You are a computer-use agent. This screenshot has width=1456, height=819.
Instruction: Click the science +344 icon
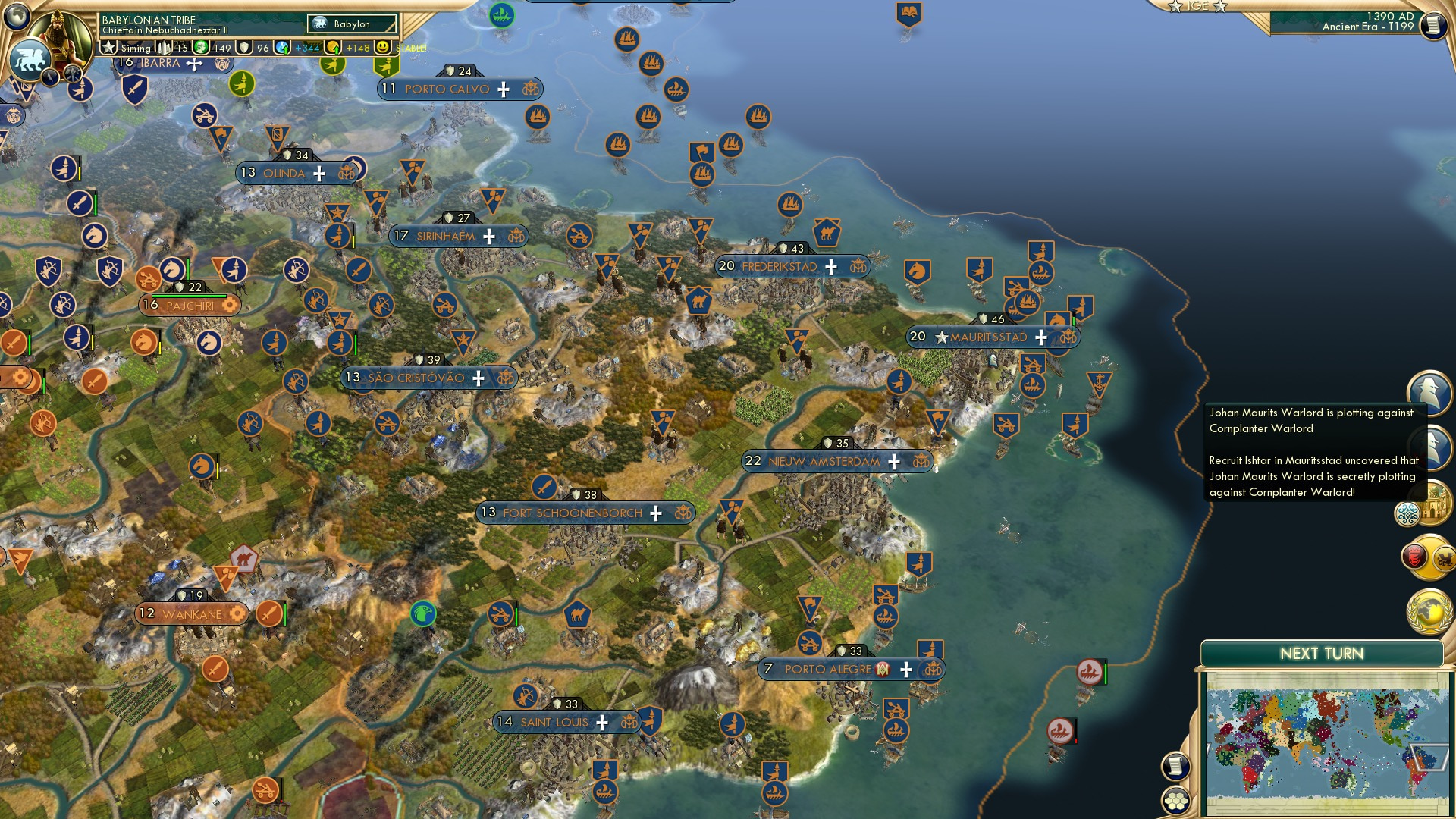tap(282, 48)
